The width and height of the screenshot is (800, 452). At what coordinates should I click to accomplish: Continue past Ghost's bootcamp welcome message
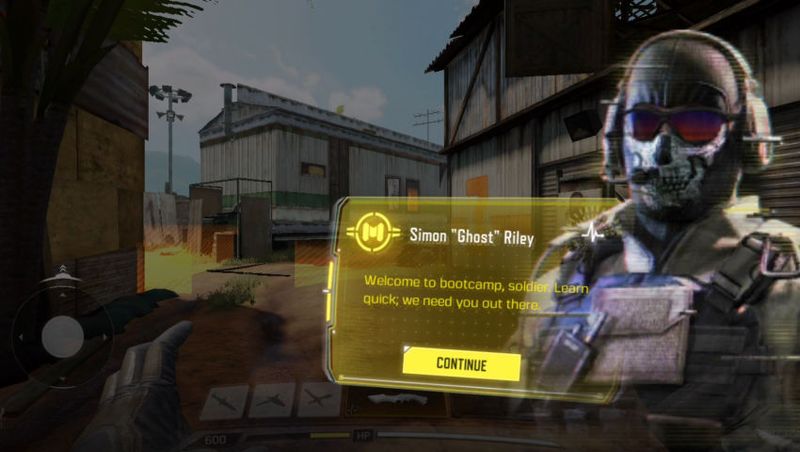[x=461, y=364]
